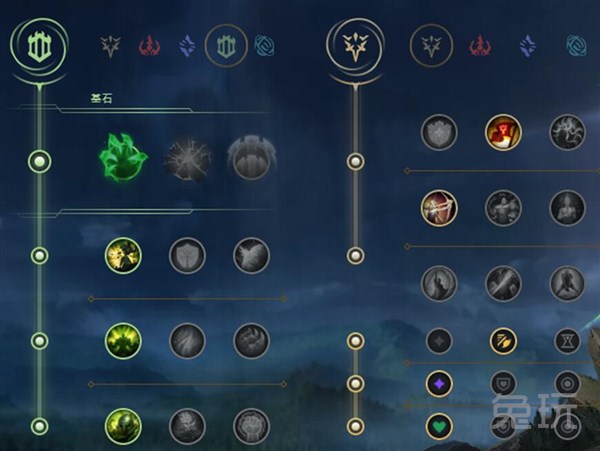
Task: Select the green Grasp of the Undying keystone
Action: click(123, 159)
